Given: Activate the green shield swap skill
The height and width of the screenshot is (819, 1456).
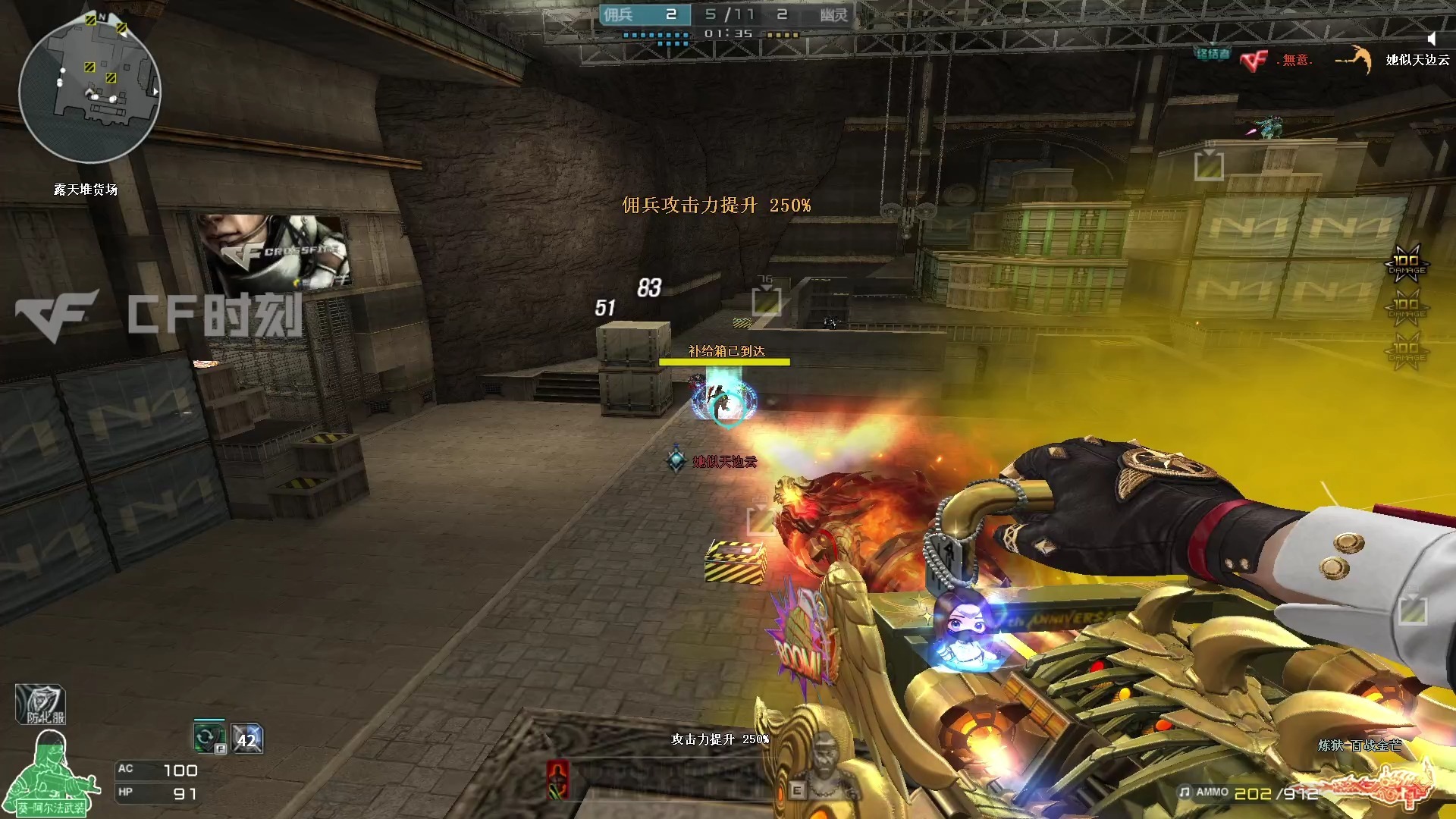Looking at the screenshot, I should (x=209, y=738).
